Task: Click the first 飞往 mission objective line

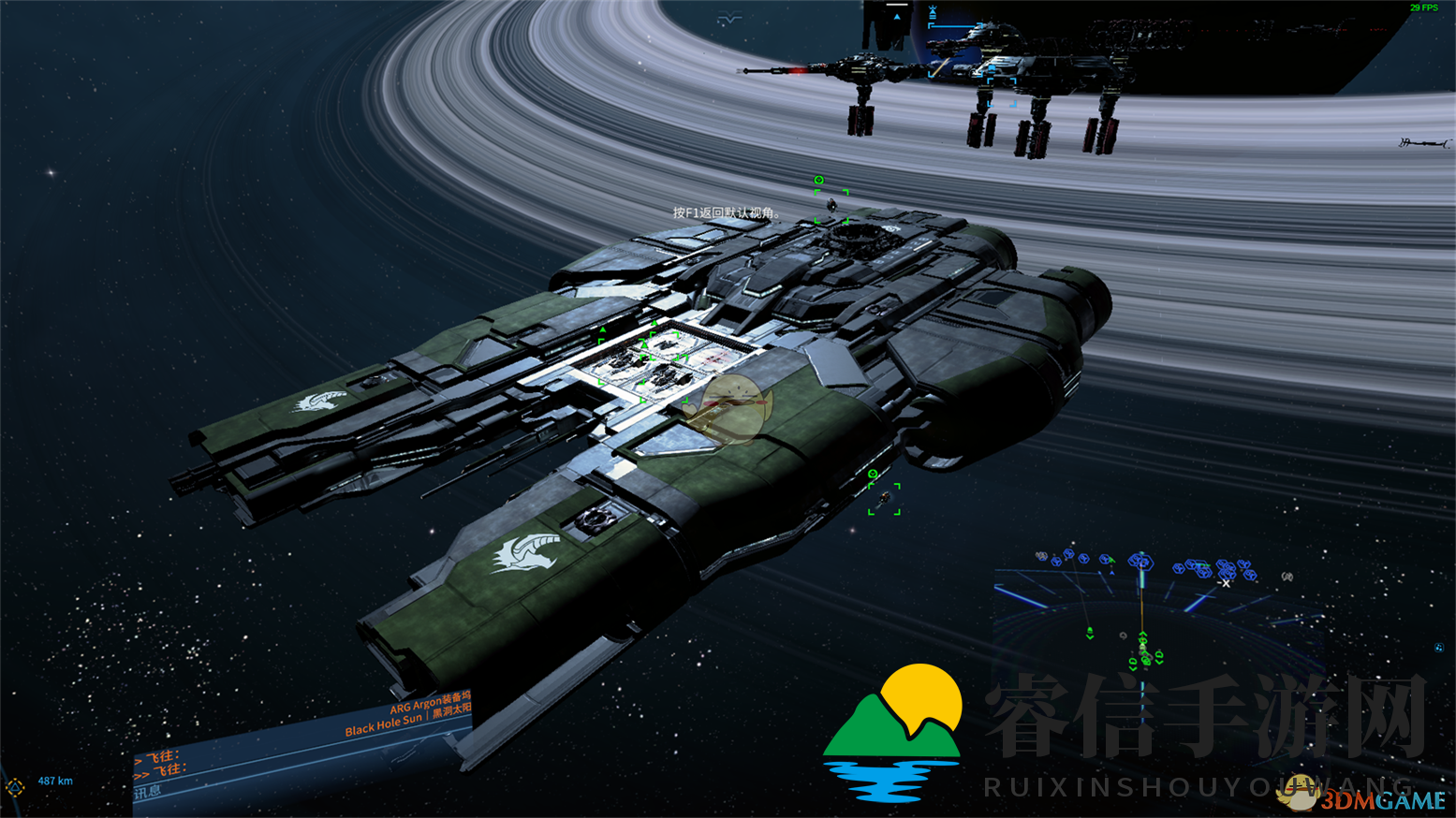Action: pos(159,756)
